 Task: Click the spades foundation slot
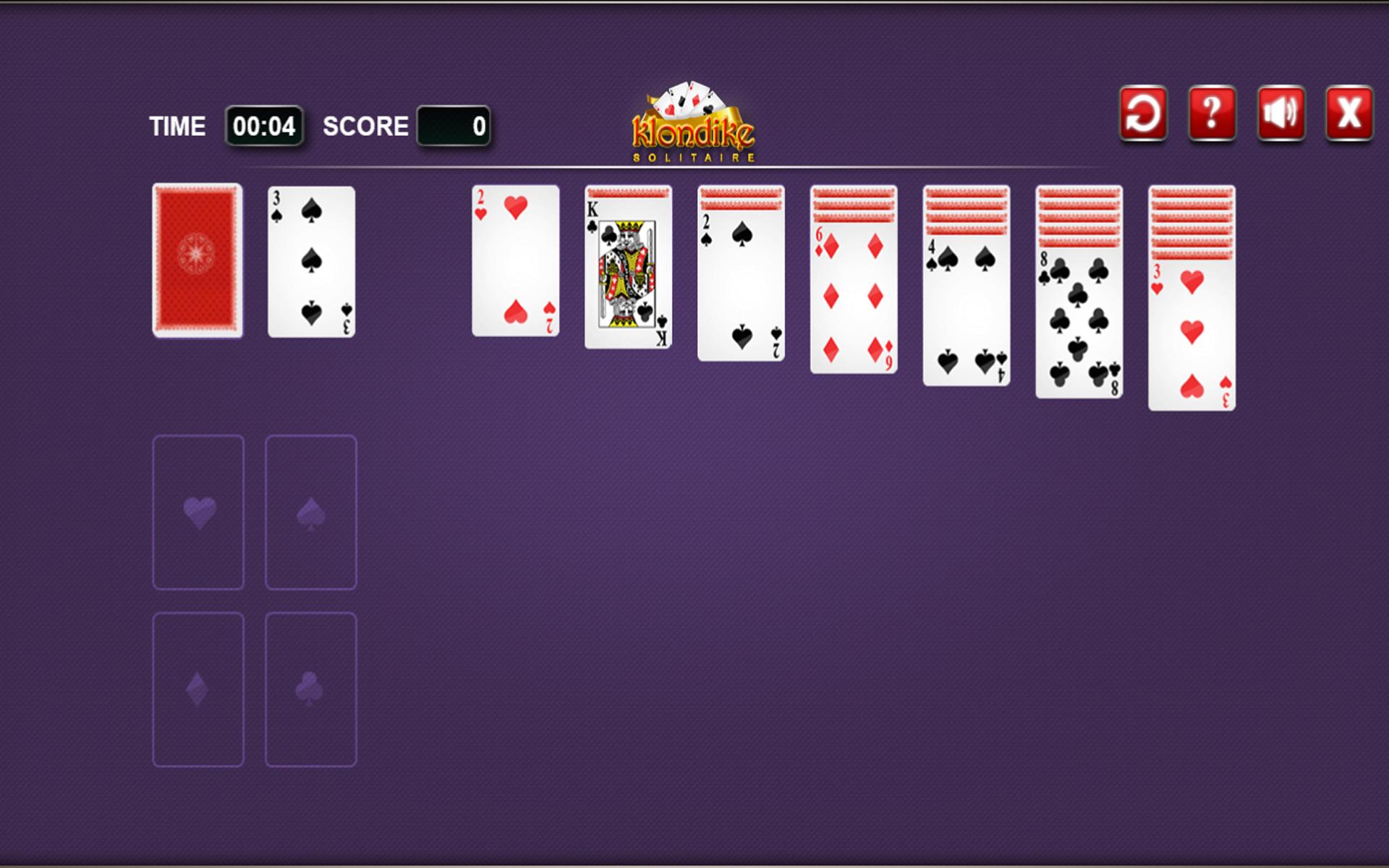click(311, 511)
